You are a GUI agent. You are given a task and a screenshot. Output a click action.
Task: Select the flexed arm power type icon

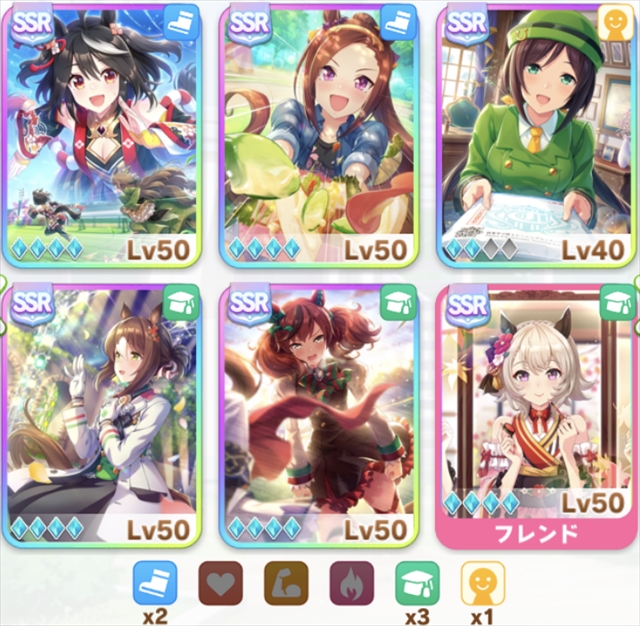point(286,583)
